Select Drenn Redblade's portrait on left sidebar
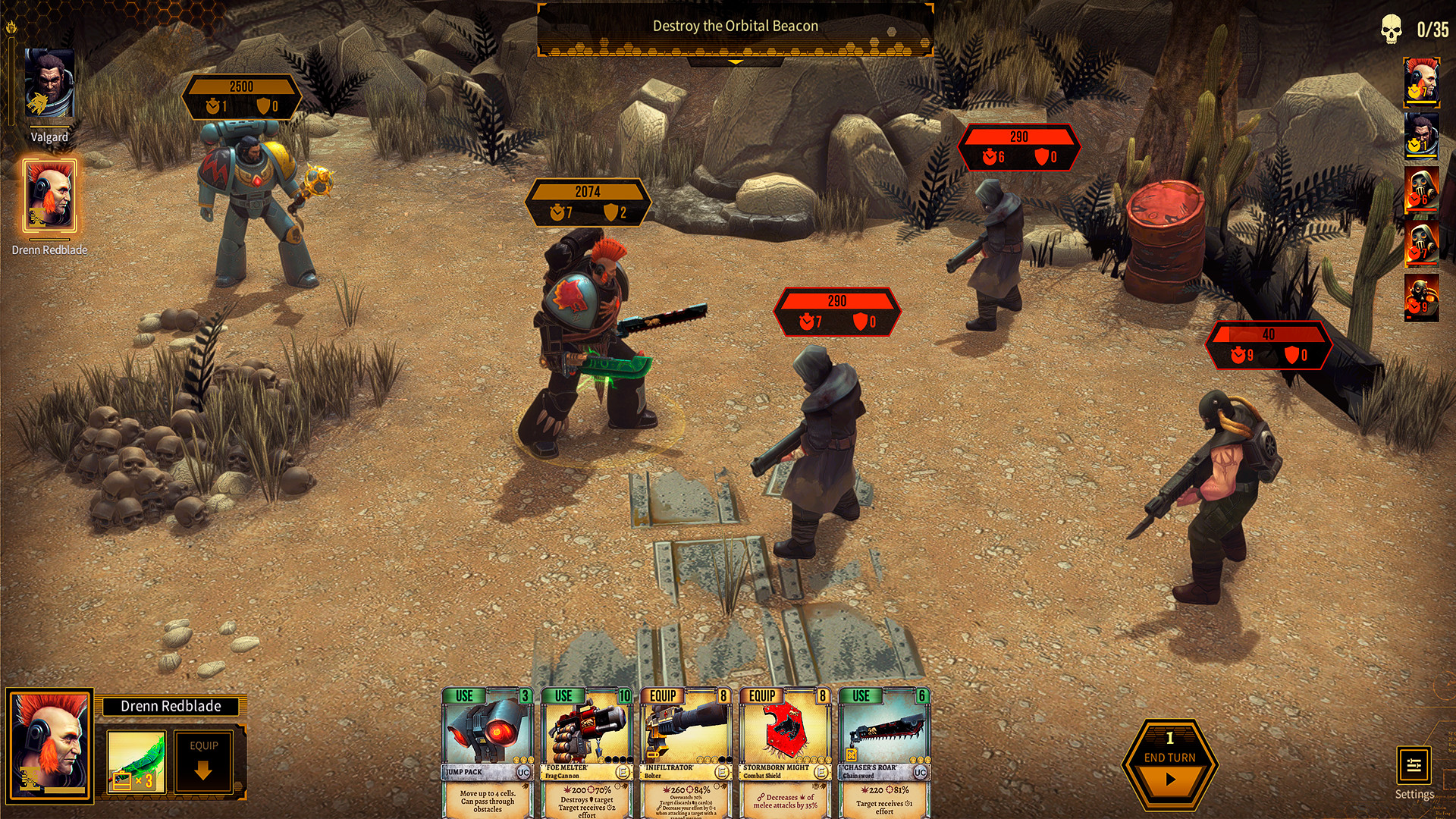Viewport: 1456px width, 819px height. 49,196
